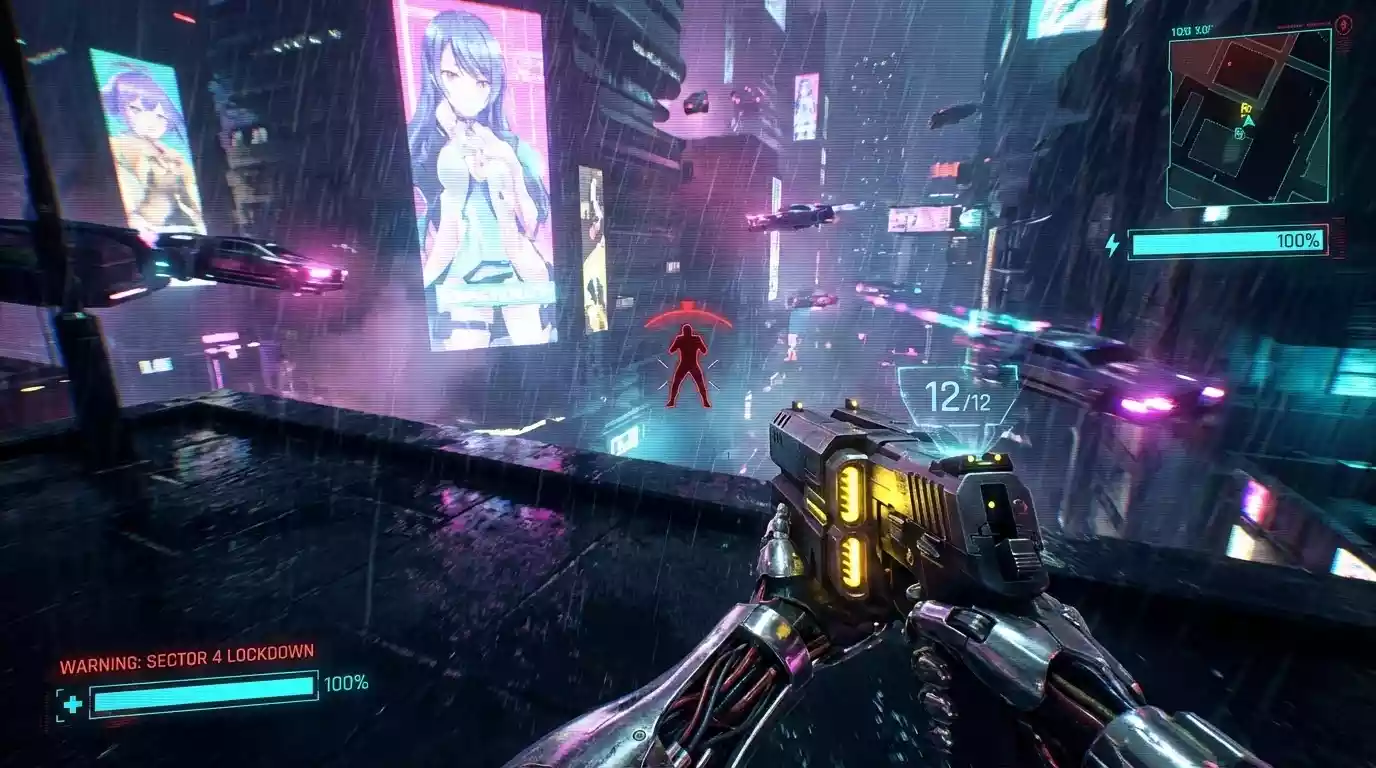Image resolution: width=1376 pixels, height=768 pixels.
Task: Click the green player arrow on the minimap
Action: pyautogui.click(x=1248, y=121)
